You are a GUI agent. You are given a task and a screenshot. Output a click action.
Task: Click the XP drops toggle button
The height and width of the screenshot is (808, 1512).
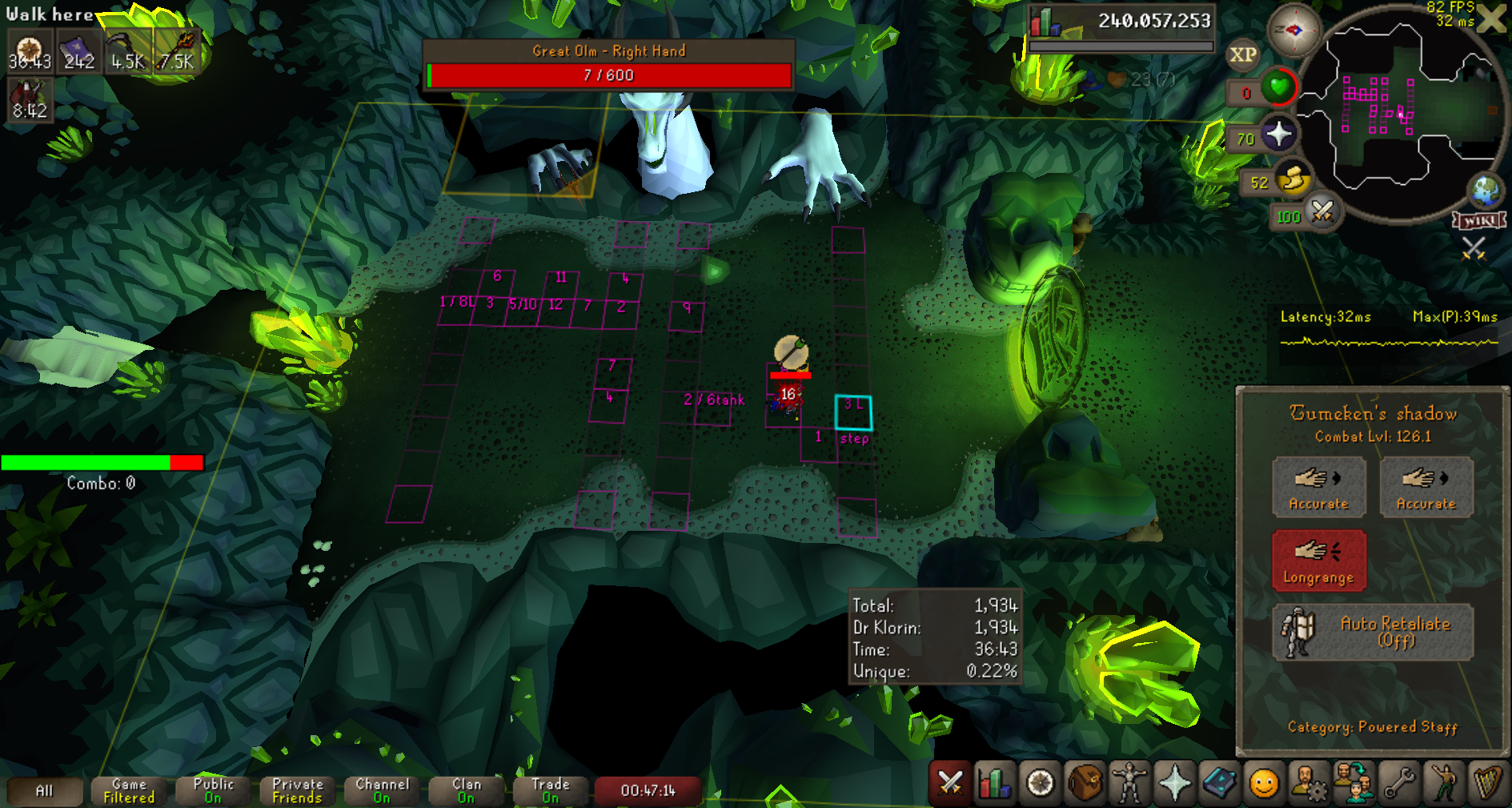point(1242,54)
